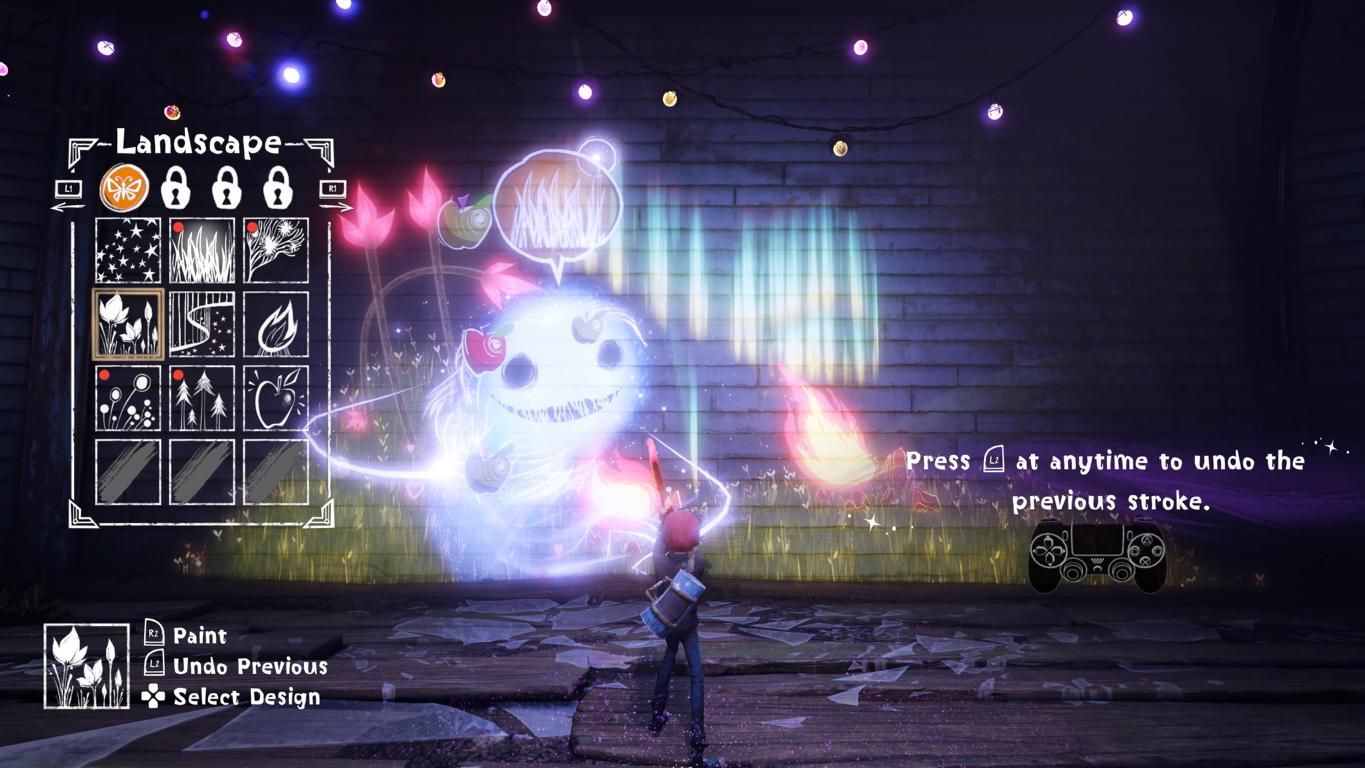This screenshot has width=1365, height=768.
Task: Select the butterfly Landscape category tab
Action: point(124,187)
